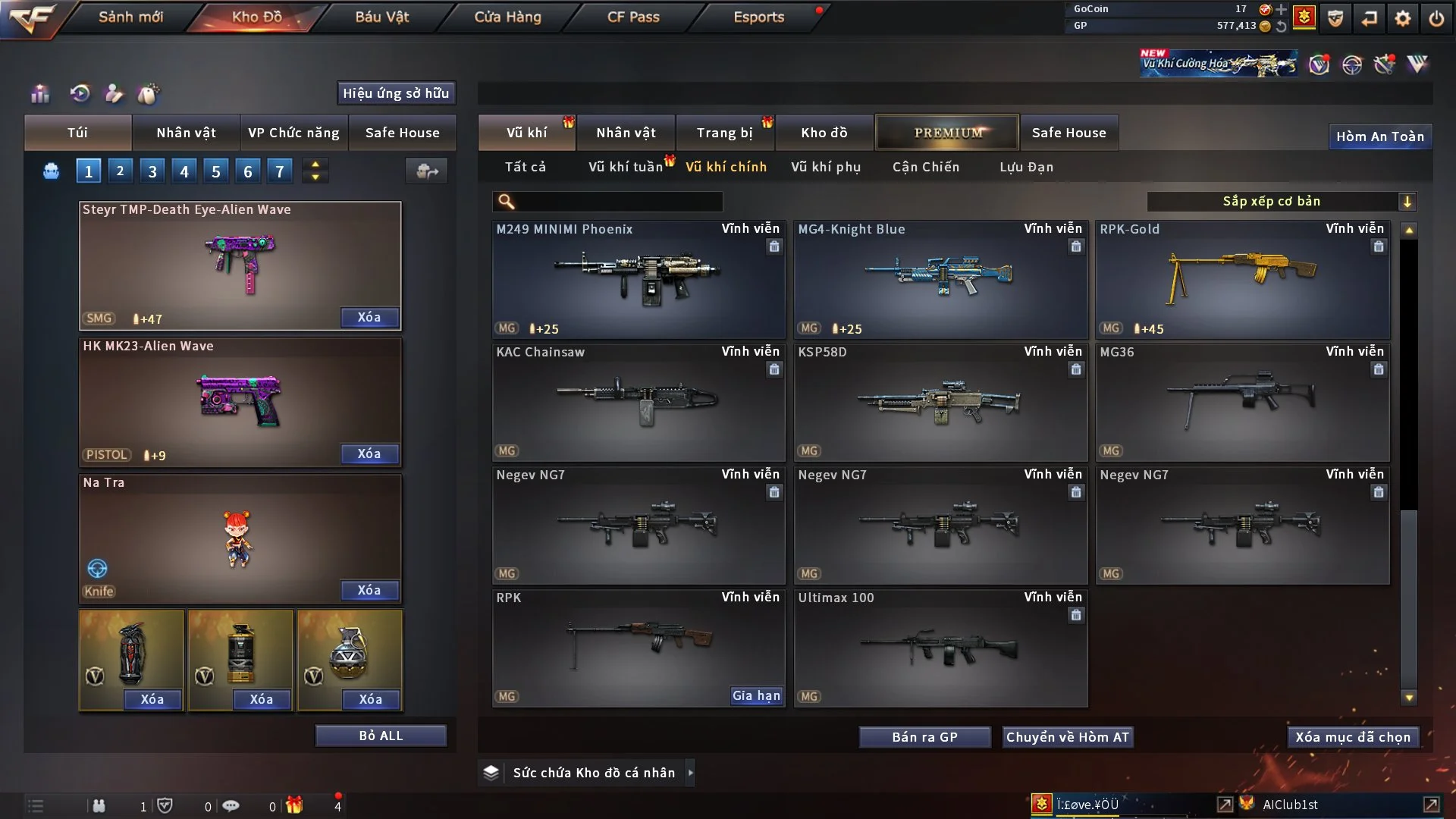
Task: Open the PREMIUM inventory tab
Action: pos(947,133)
